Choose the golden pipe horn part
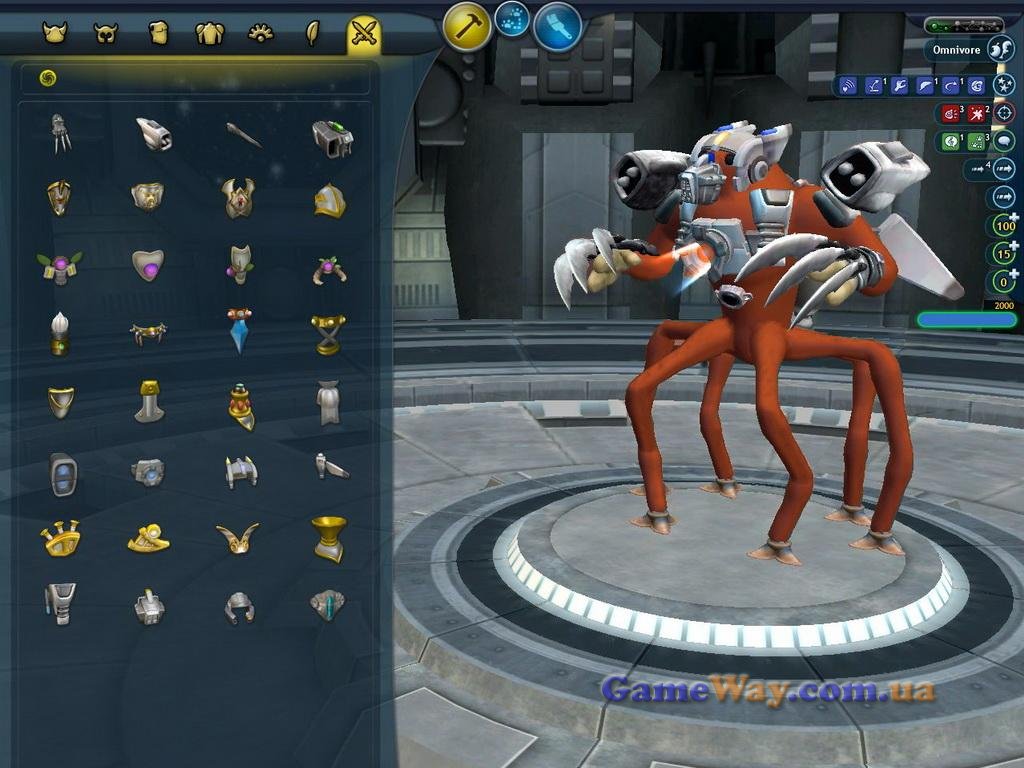Image resolution: width=1024 pixels, height=768 pixels. [x=61, y=538]
